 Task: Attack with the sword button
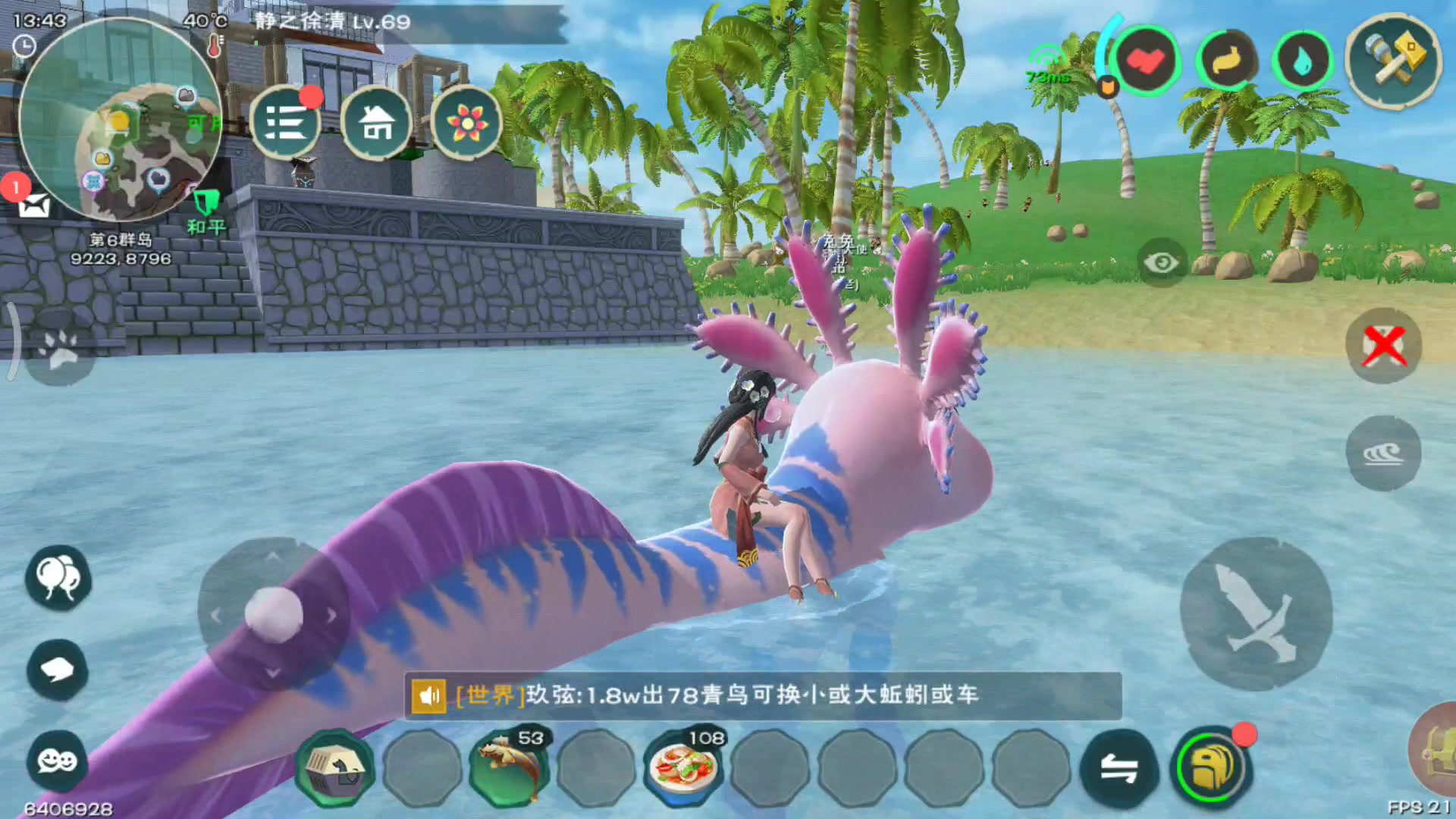pyautogui.click(x=1256, y=613)
